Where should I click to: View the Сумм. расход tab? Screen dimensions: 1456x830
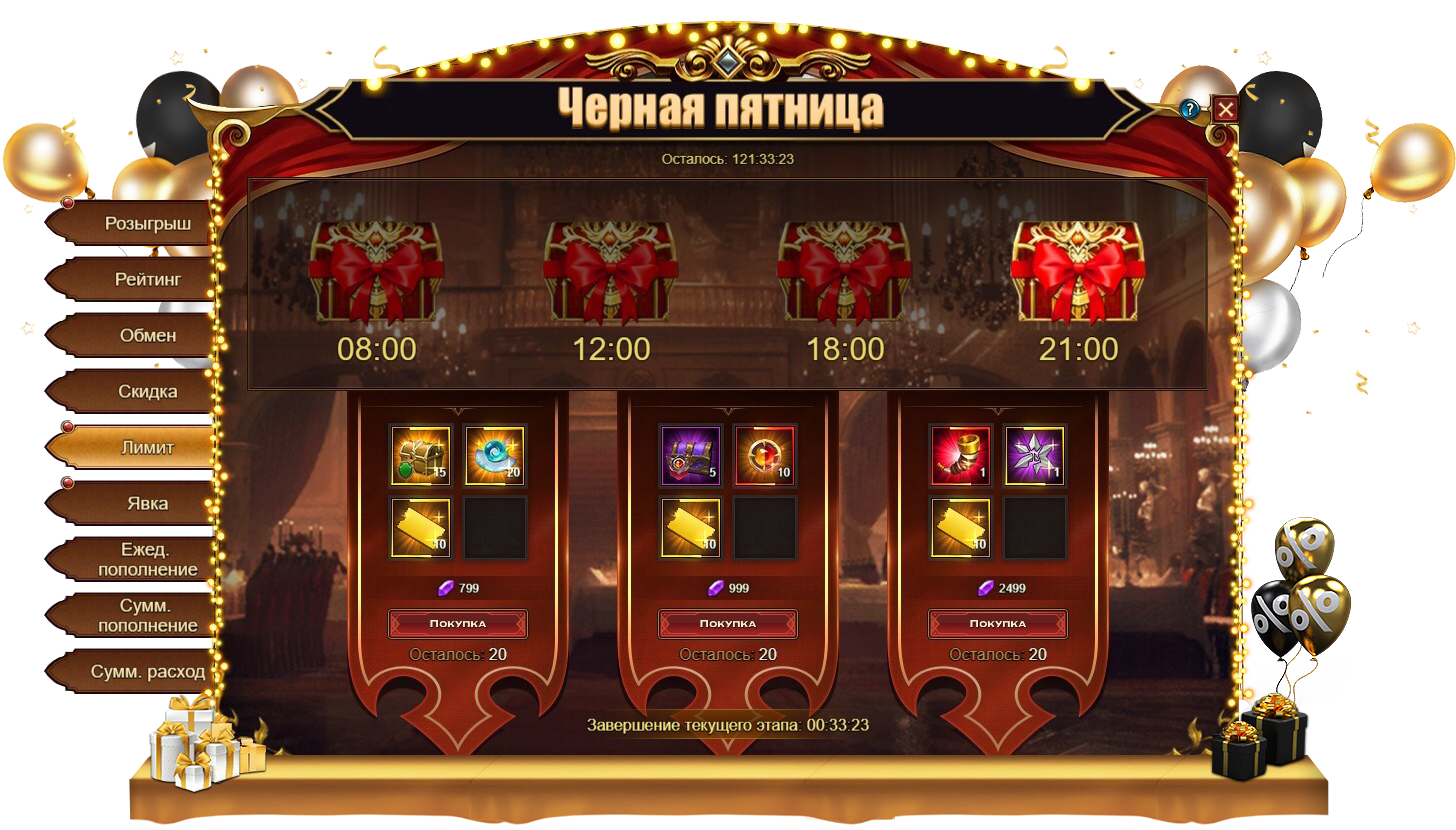point(147,671)
